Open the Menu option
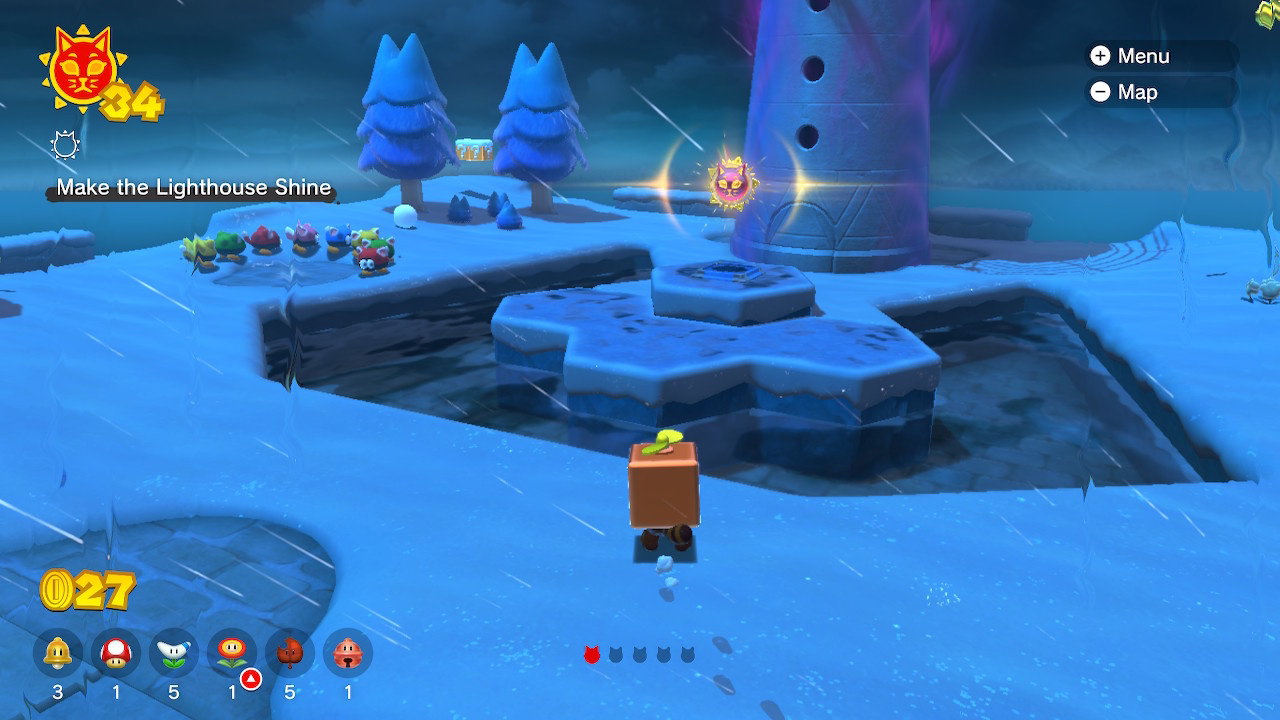 click(1130, 56)
